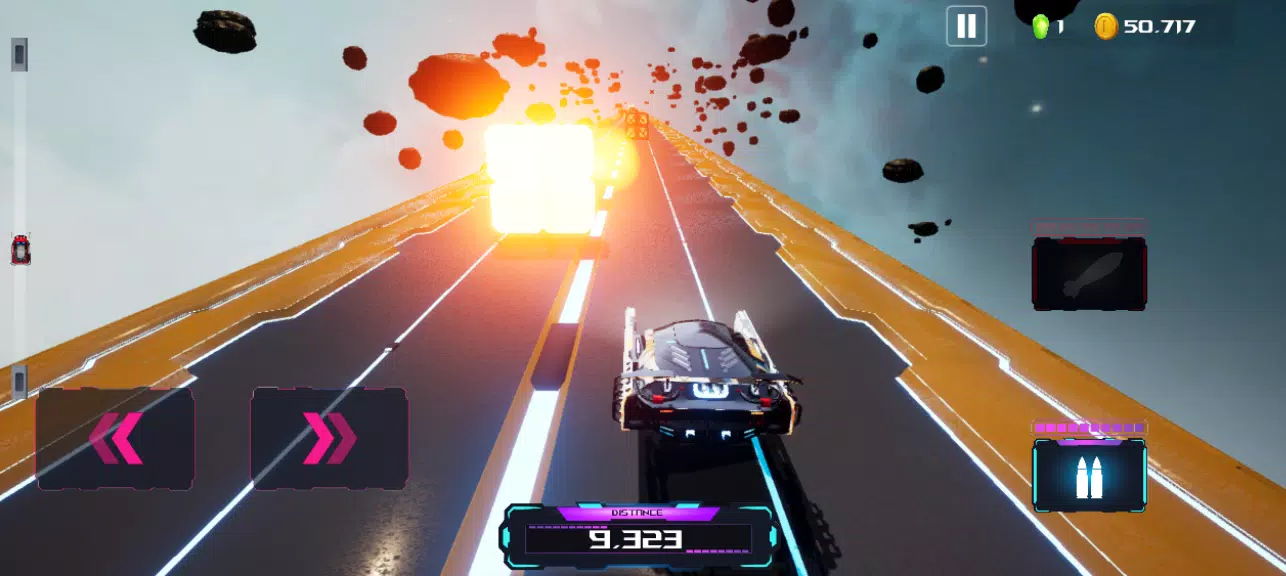Steer right with the right arrow button
Screen dimensions: 1286x576
329,438
